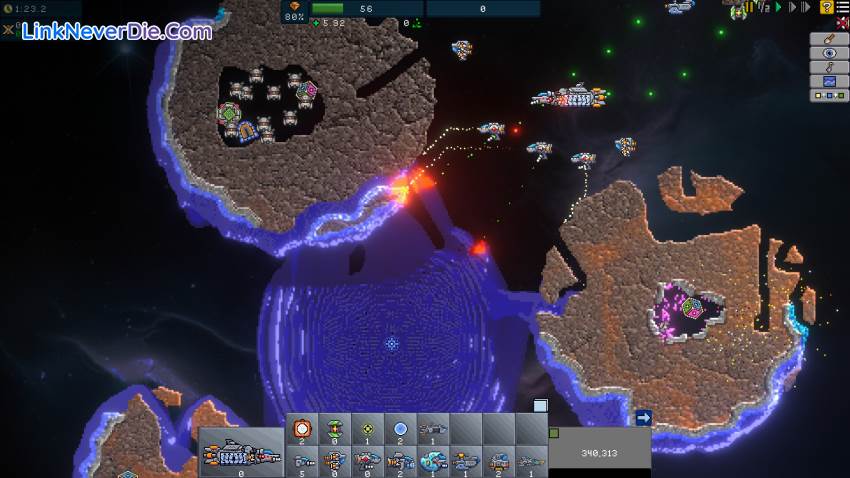Open the hamburger main menu
The height and width of the screenshot is (478, 850).
coord(842,7)
